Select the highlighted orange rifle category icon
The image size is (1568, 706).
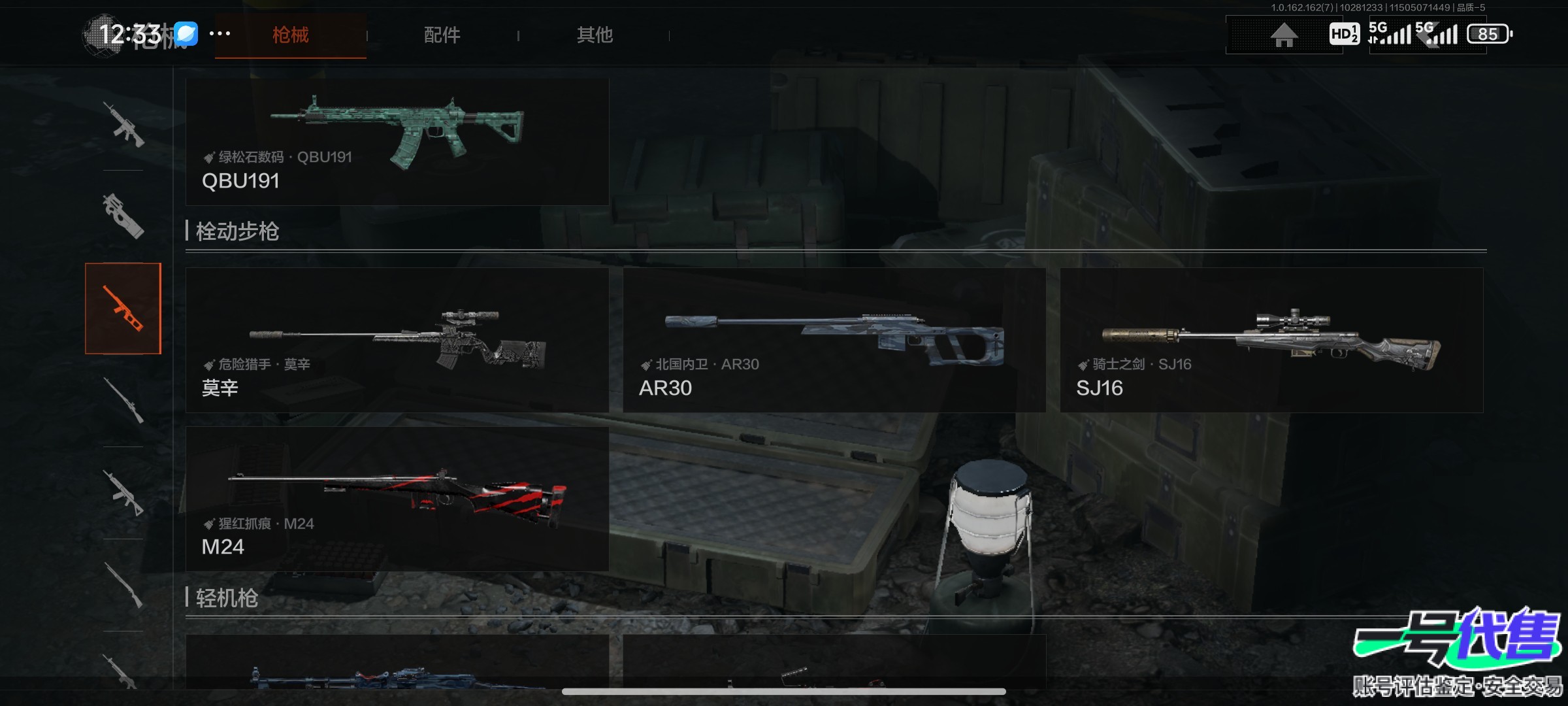tap(123, 309)
